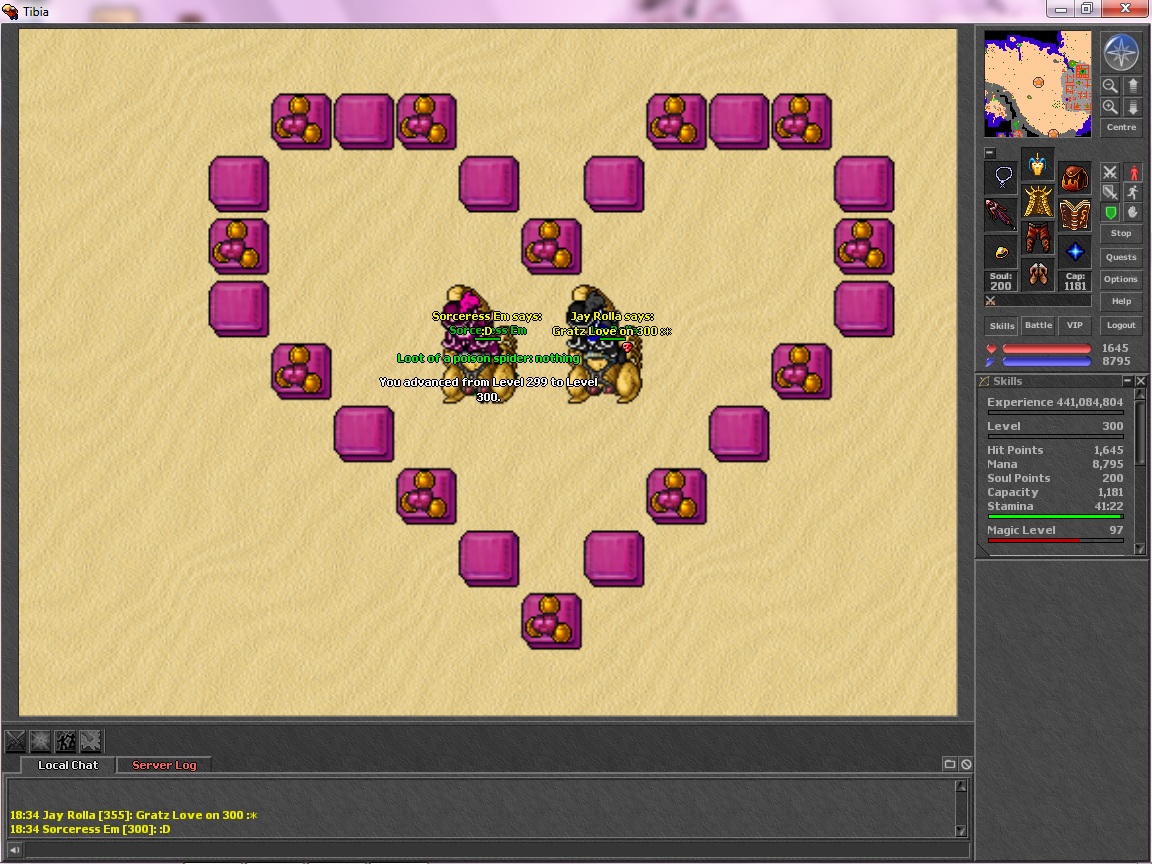Enable the green shield defensive mode
The image size is (1152, 864).
tap(1110, 212)
